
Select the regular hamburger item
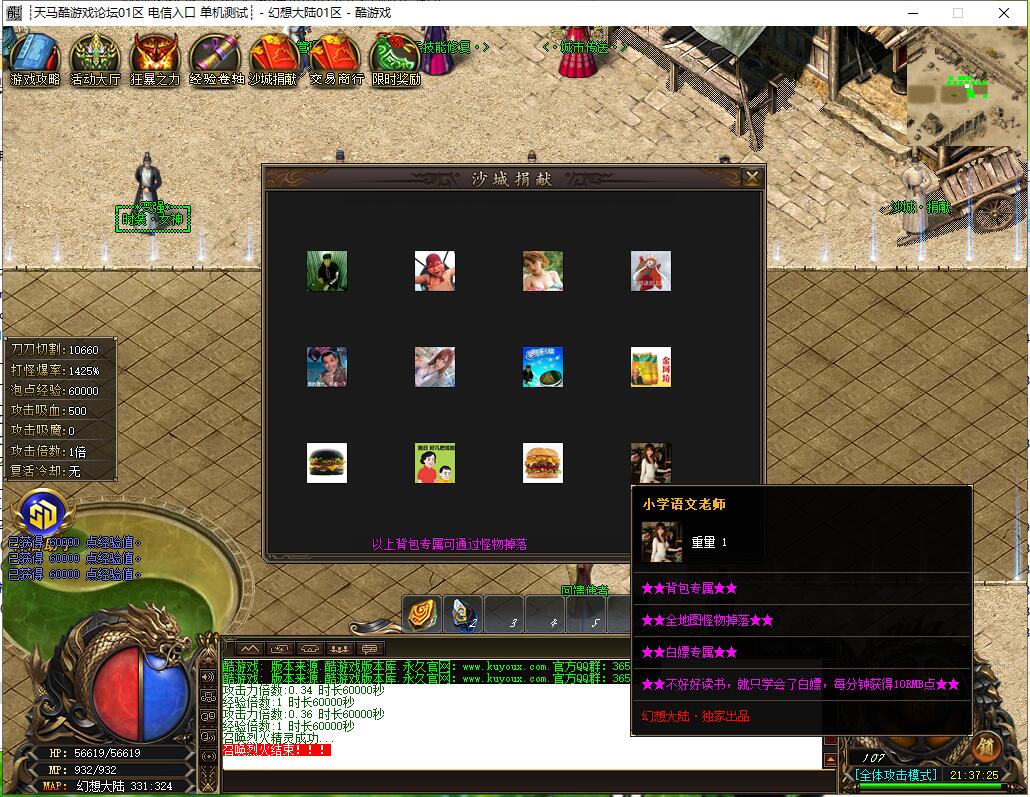point(543,463)
